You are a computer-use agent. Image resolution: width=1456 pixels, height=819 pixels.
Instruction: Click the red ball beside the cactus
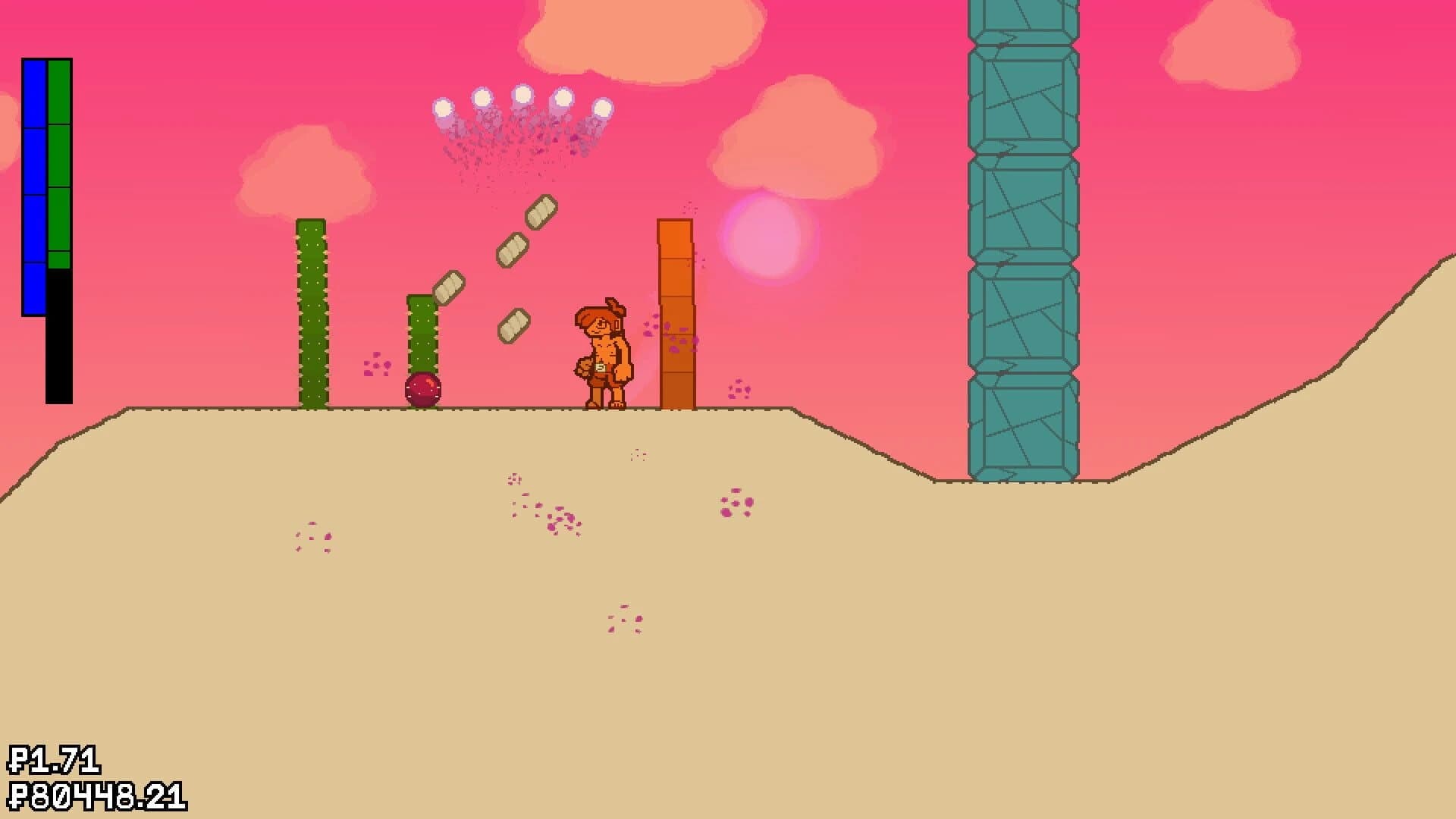tap(422, 388)
